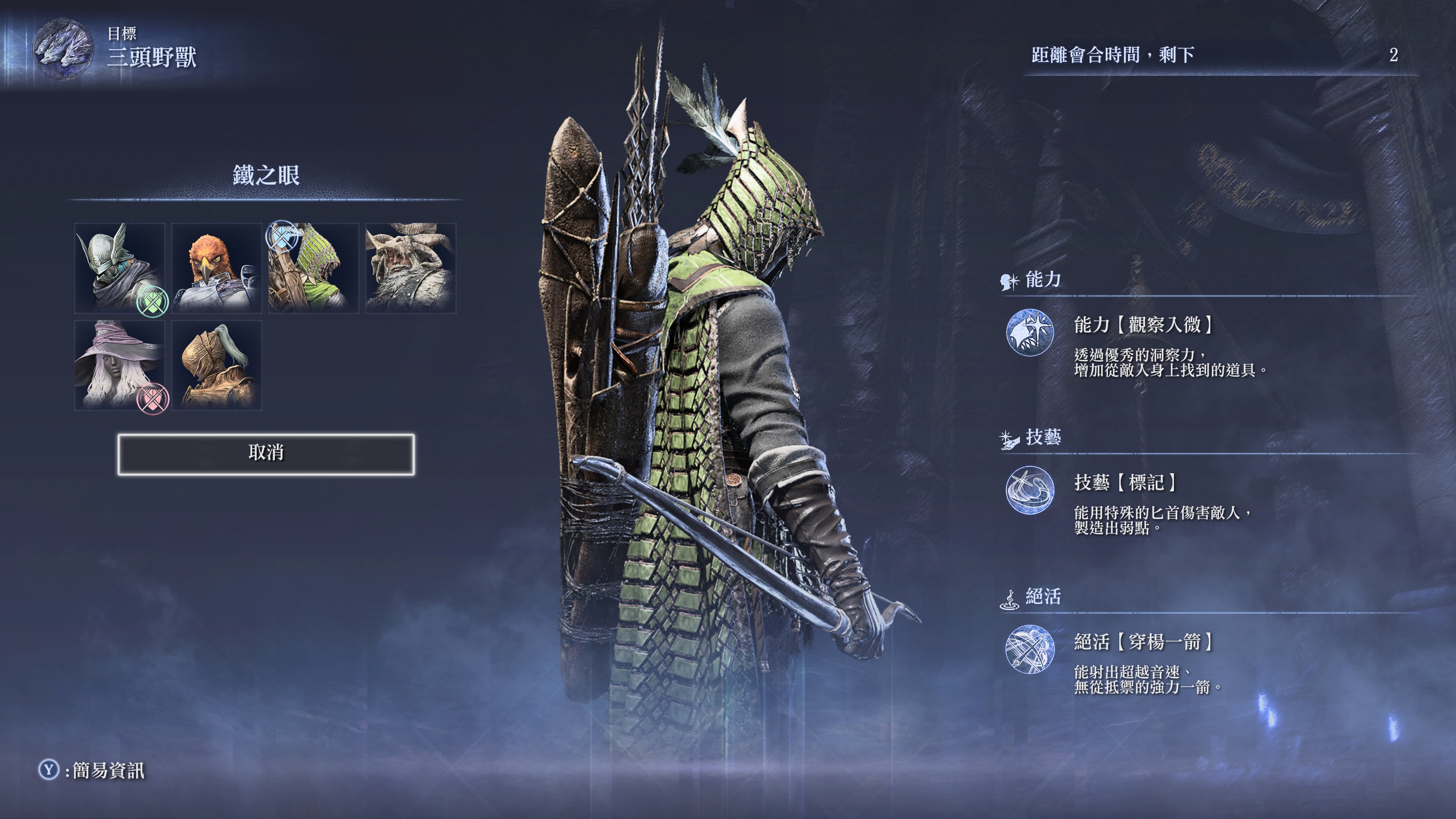Choose the pink-hatted witch character portrait
This screenshot has height=819, width=1456.
[119, 365]
